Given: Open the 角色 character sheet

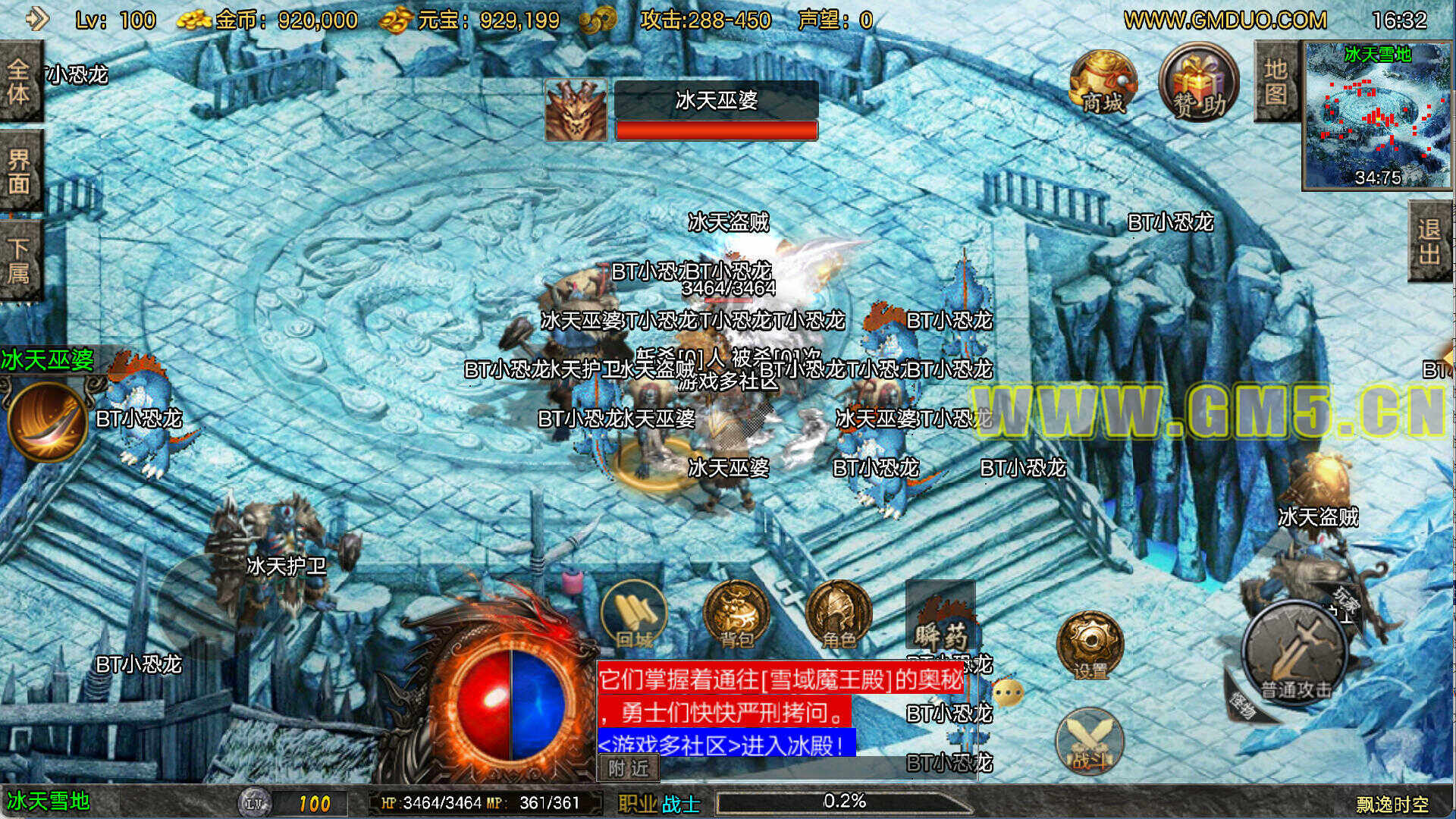Looking at the screenshot, I should click(x=838, y=616).
